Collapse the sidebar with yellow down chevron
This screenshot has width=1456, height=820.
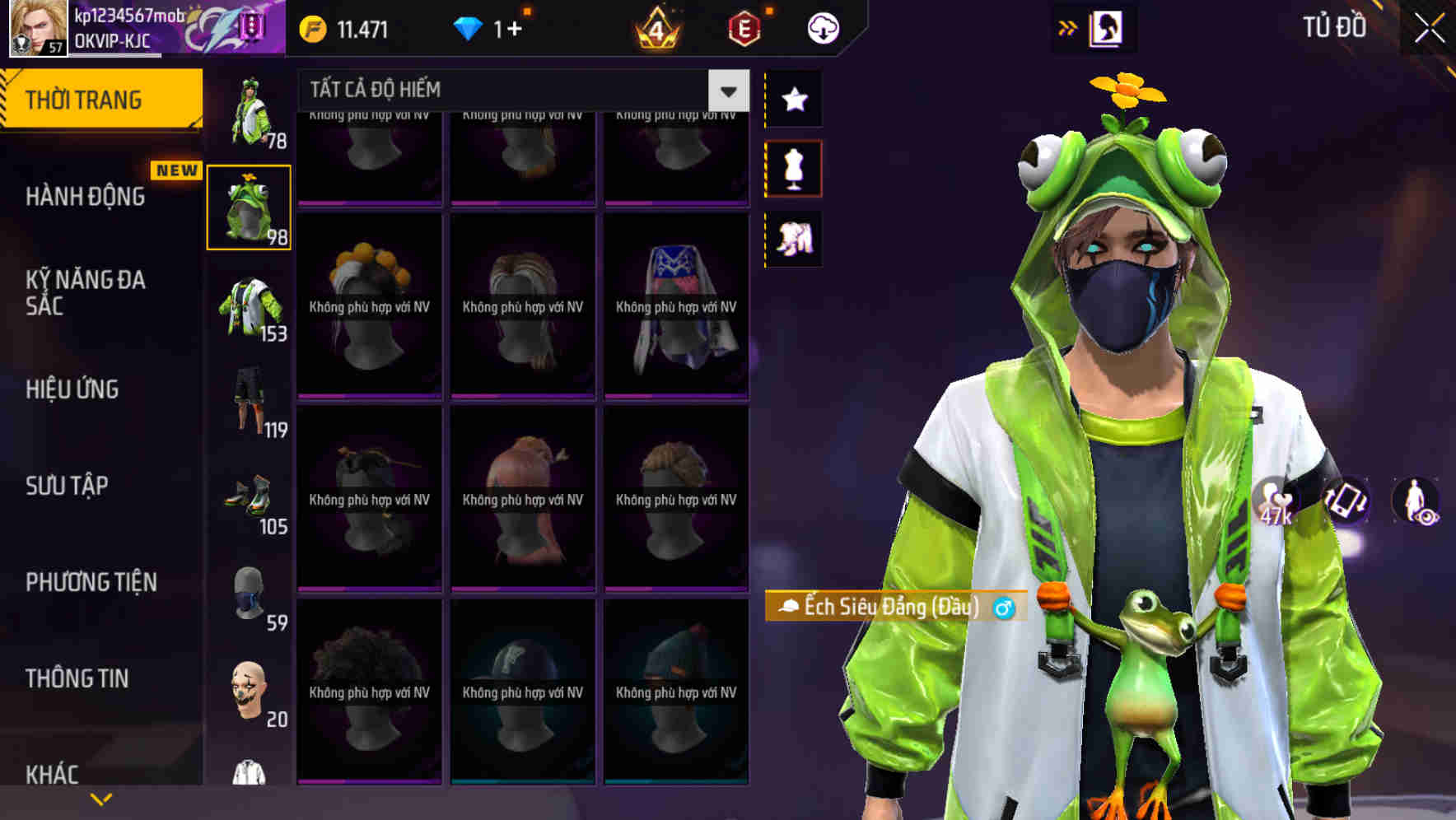click(101, 797)
